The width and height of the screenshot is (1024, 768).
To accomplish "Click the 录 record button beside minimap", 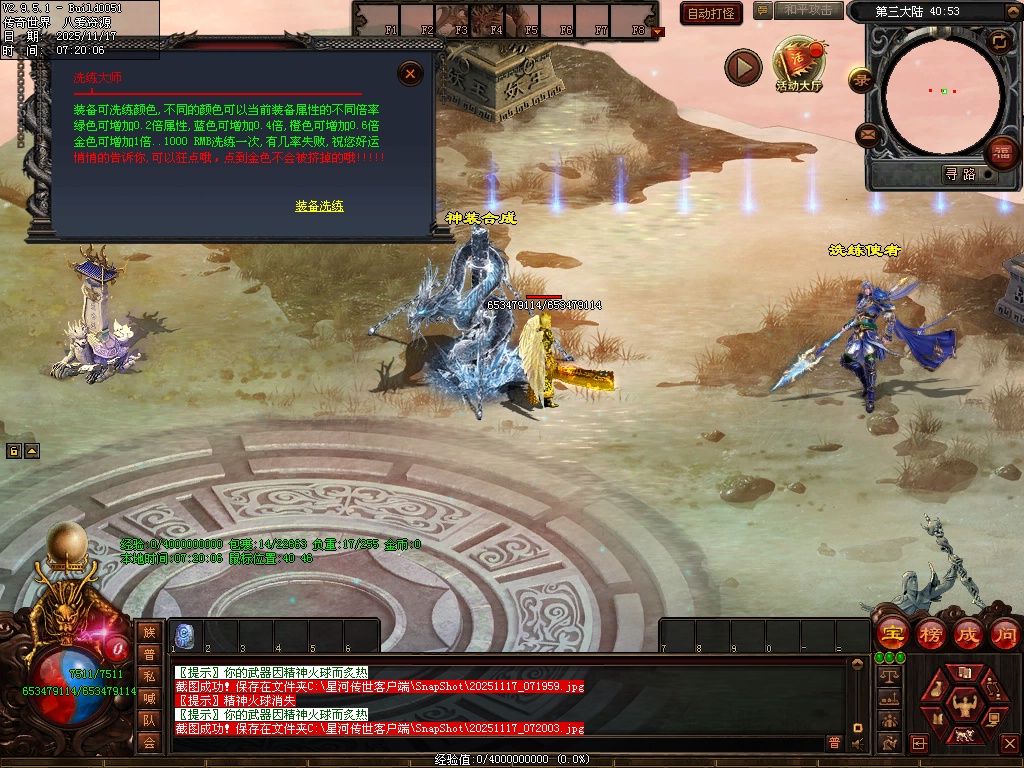I will [861, 80].
